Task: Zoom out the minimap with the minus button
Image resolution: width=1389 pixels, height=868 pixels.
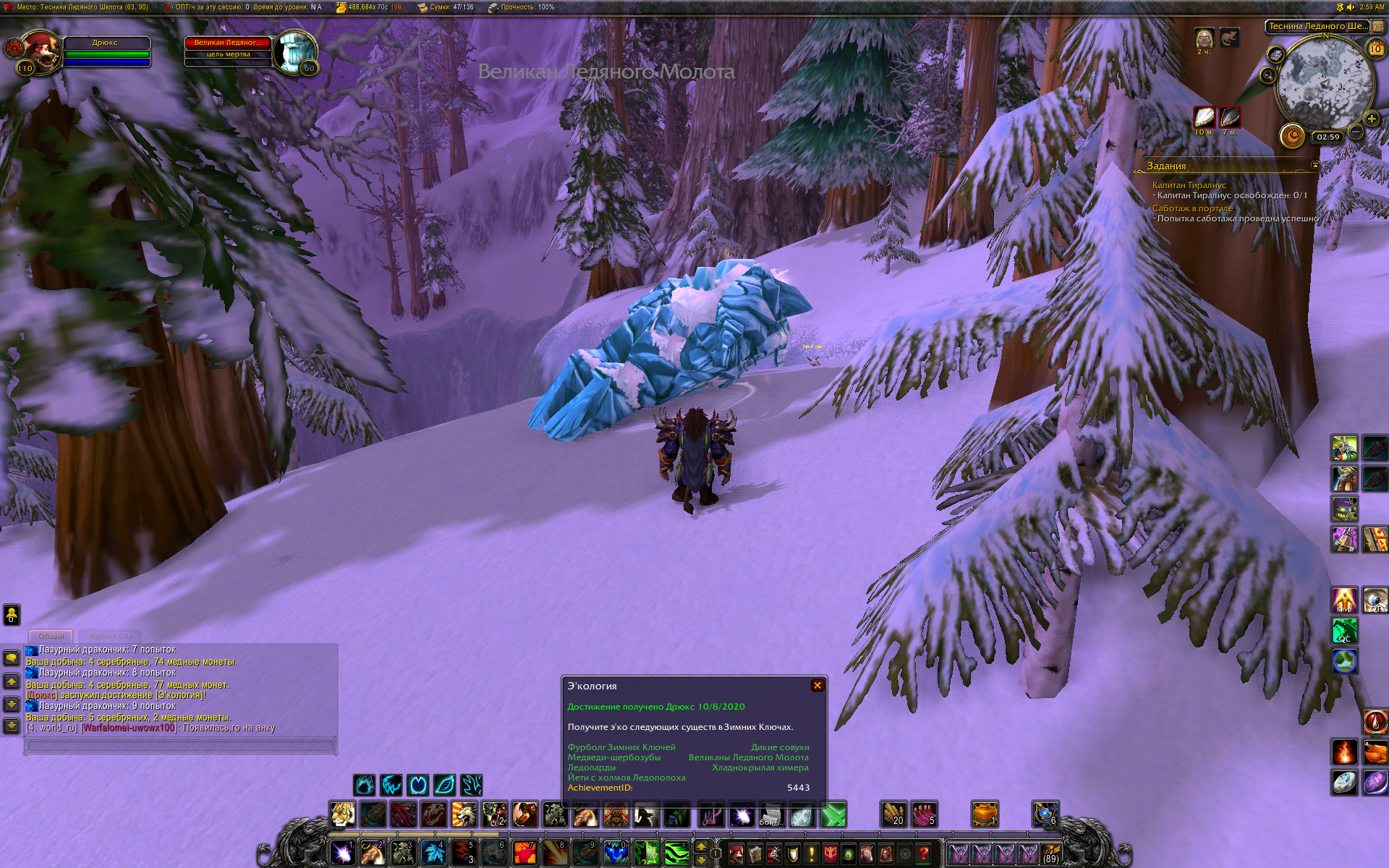Action: [x=1356, y=132]
